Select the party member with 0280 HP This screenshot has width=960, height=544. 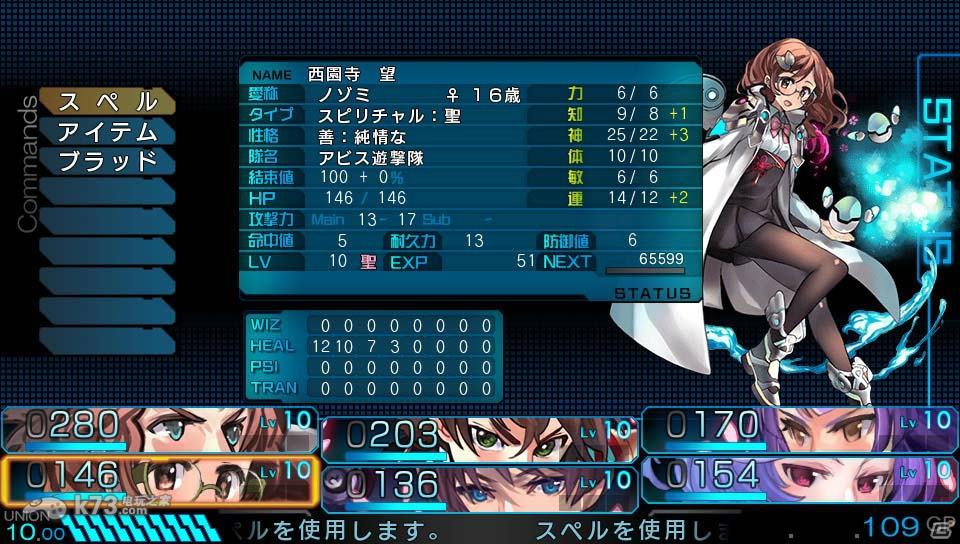(x=160, y=429)
